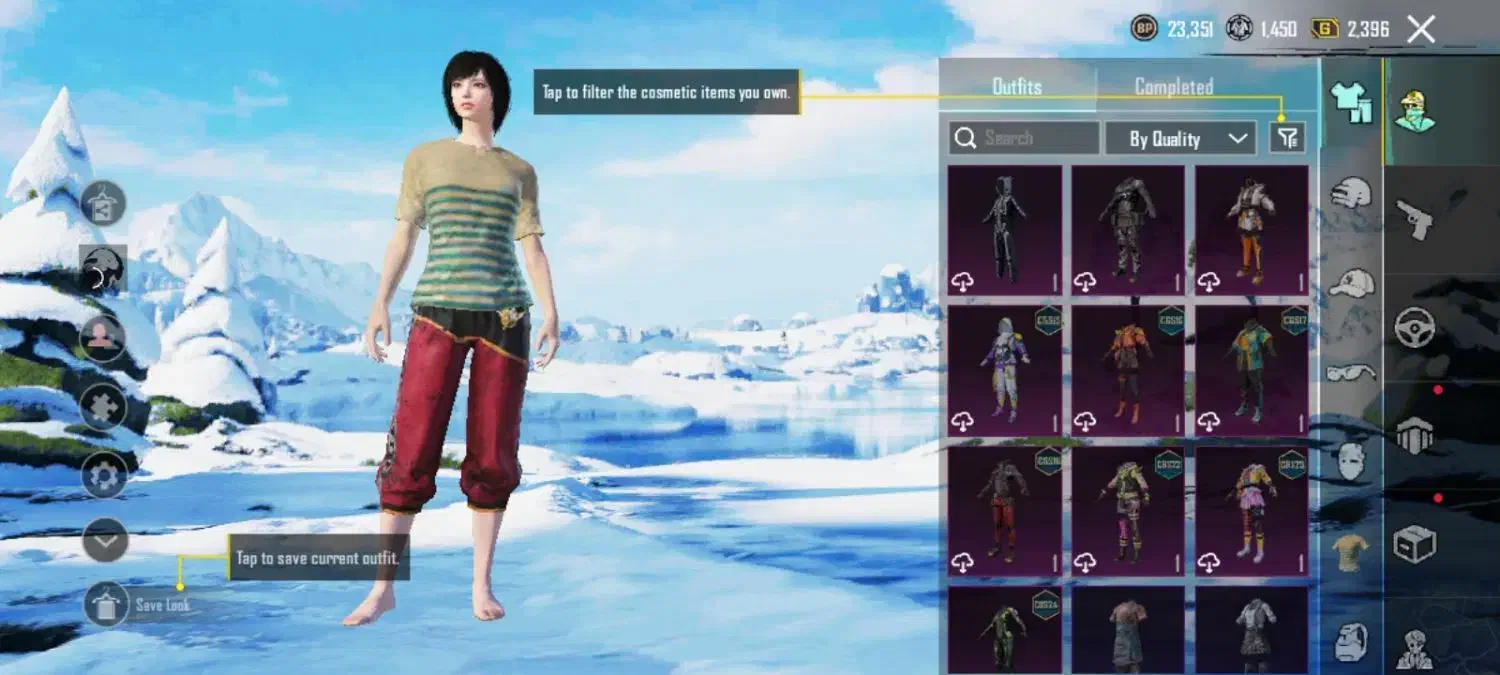Open the gear settings icon
The image size is (1500, 675).
(105, 475)
